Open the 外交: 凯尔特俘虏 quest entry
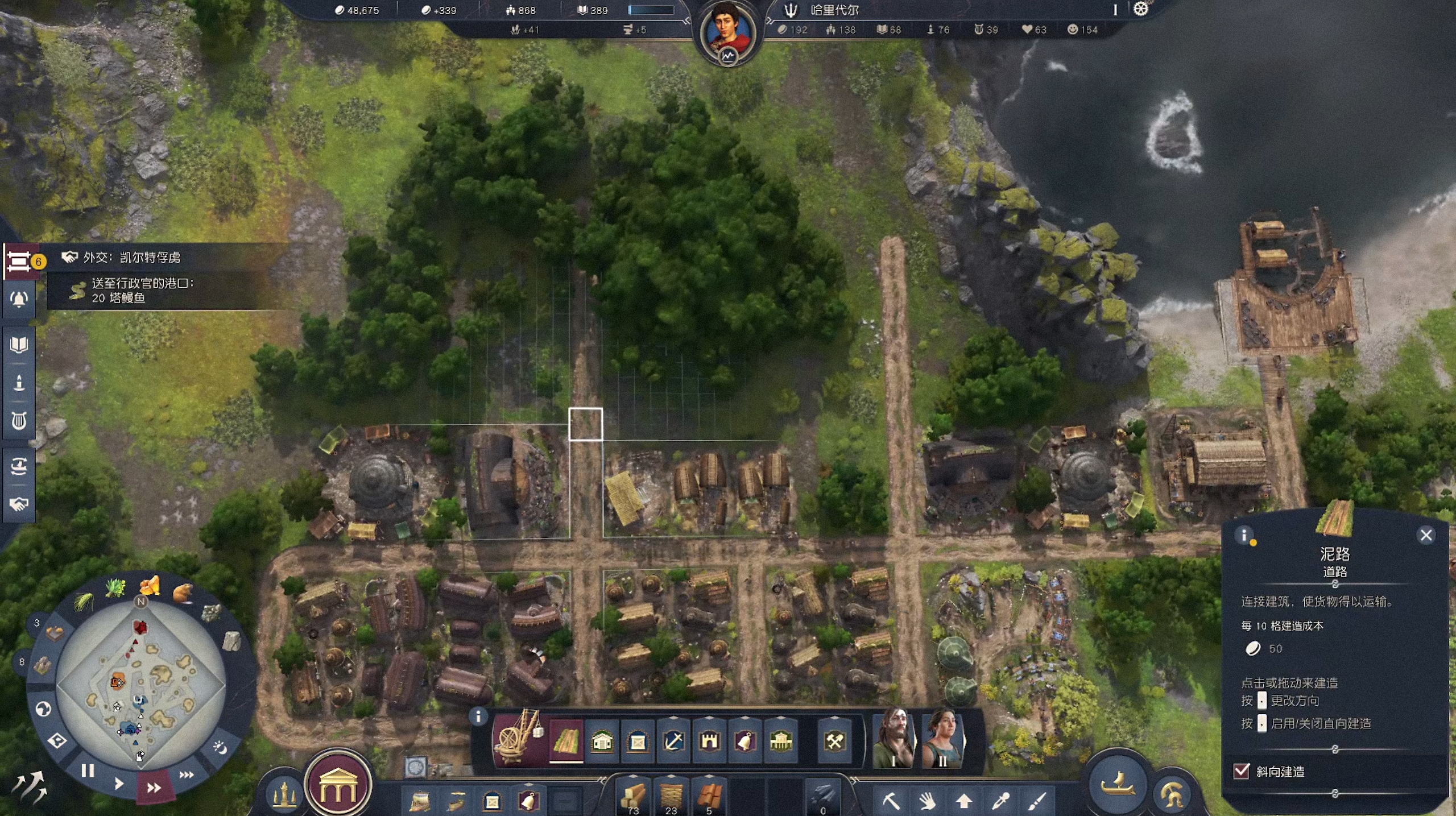This screenshot has height=816, width=1456. (x=132, y=258)
